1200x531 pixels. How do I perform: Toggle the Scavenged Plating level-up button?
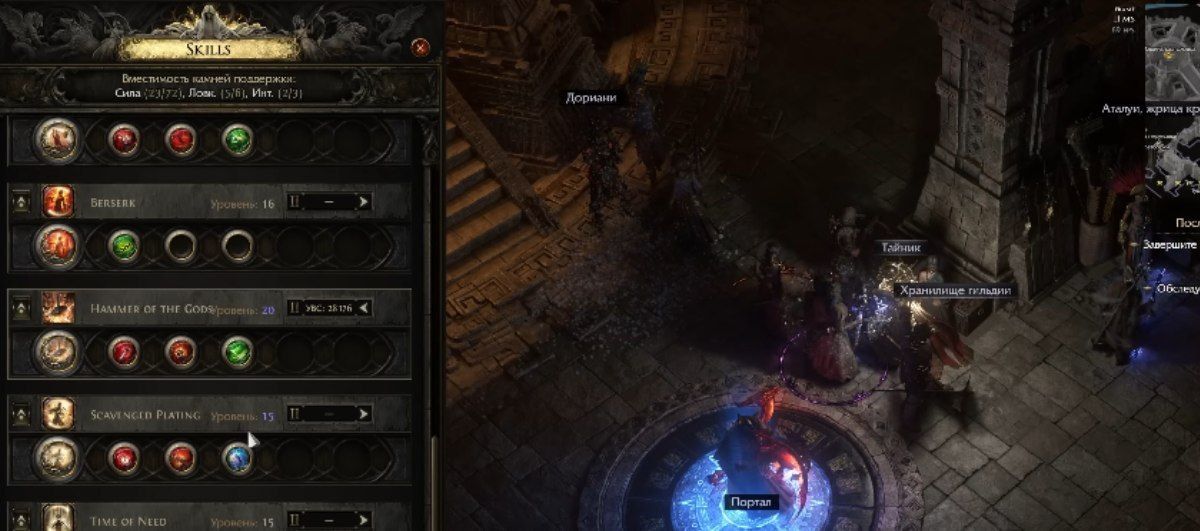(x=19, y=414)
